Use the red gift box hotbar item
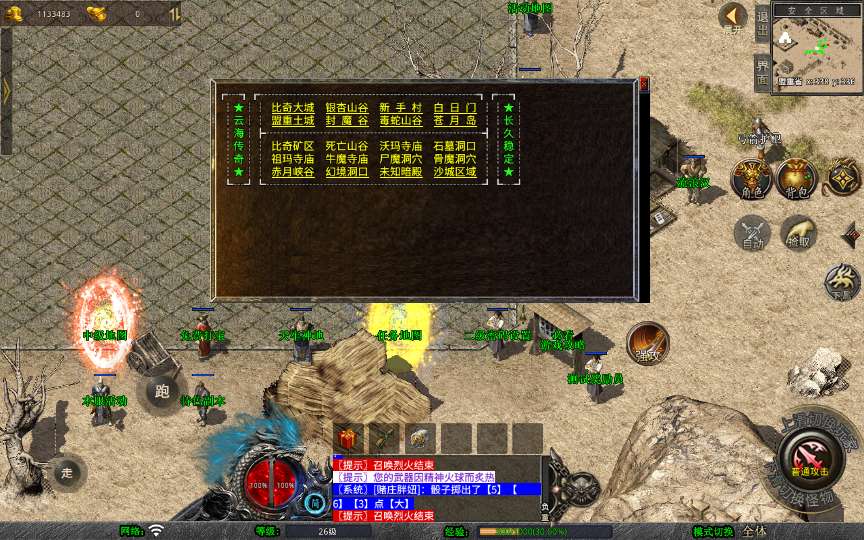This screenshot has height=540, width=864. (x=349, y=438)
